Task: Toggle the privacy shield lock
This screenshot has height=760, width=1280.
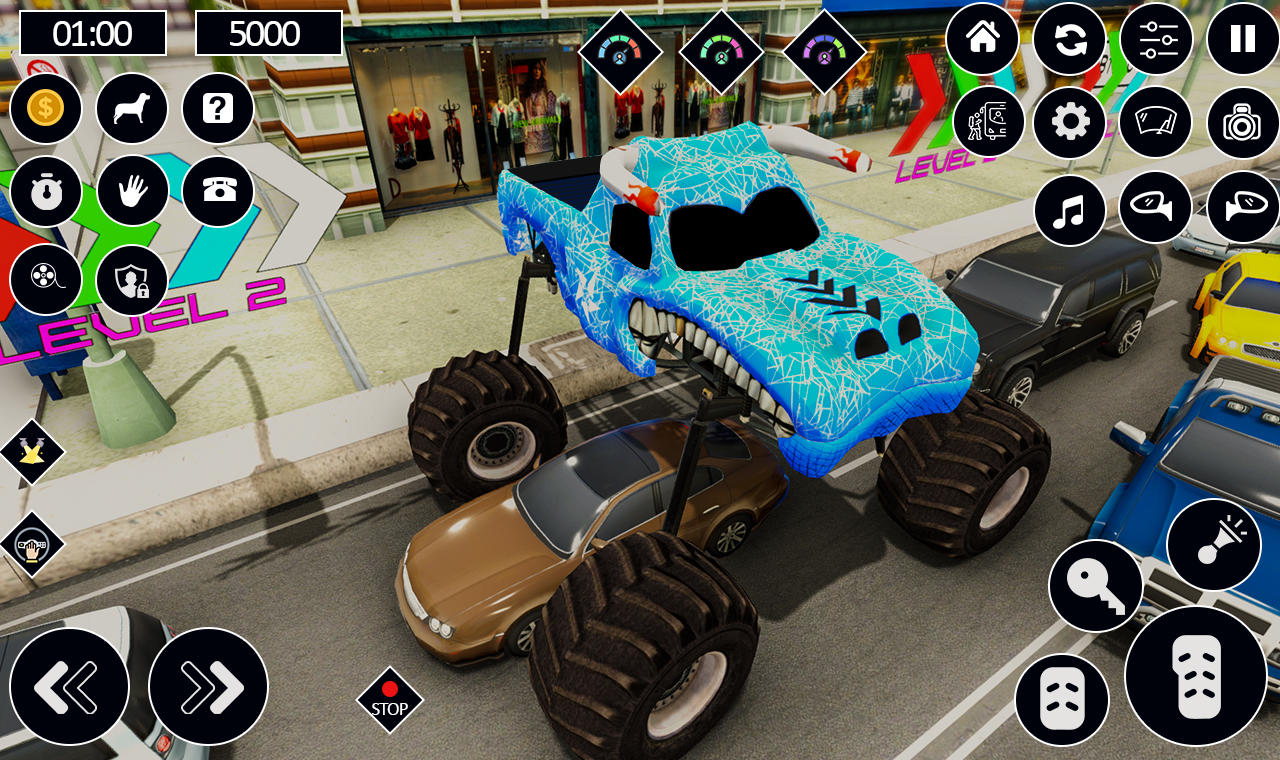Action: click(x=130, y=280)
